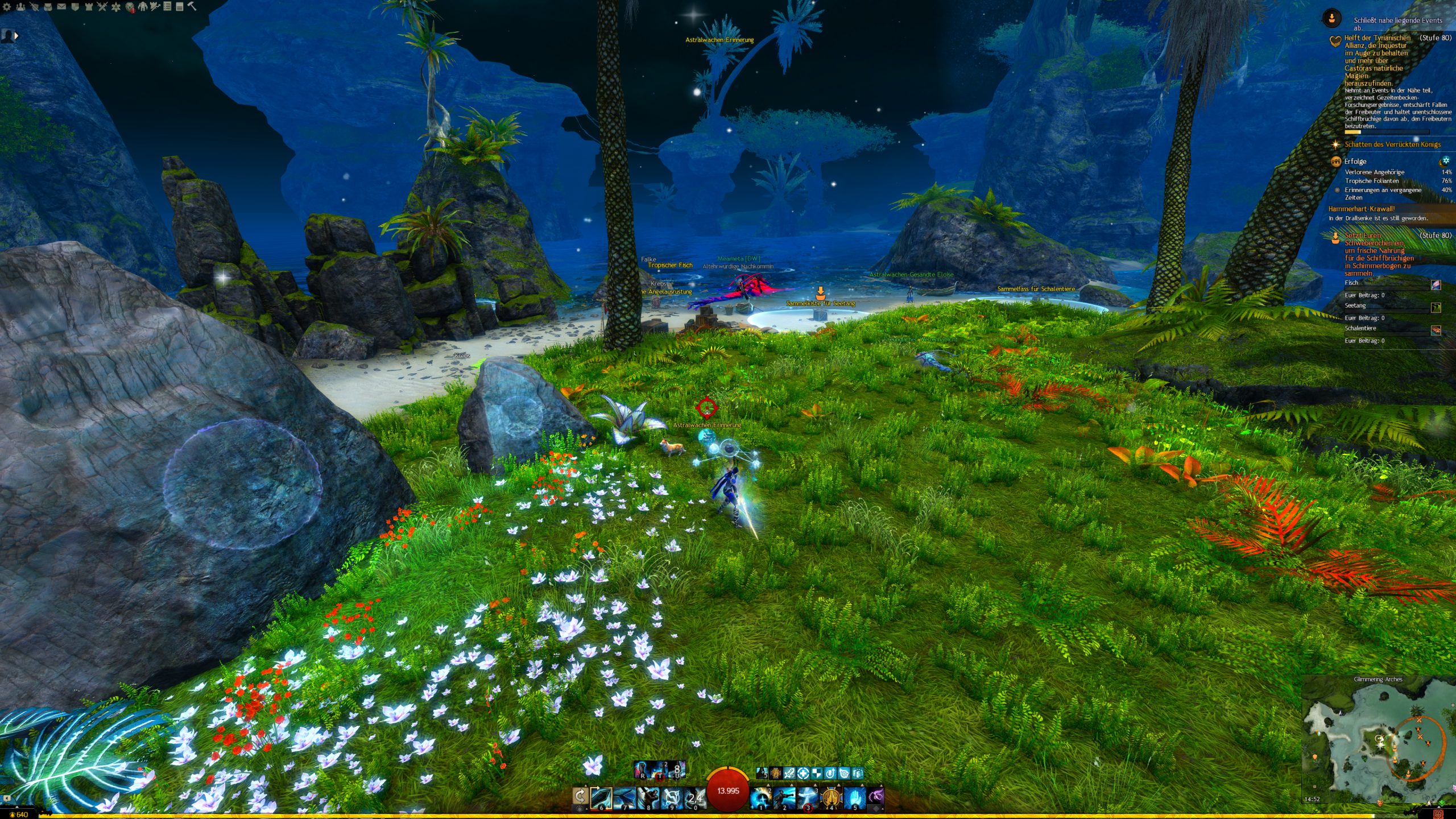Open the inventory bag icon
The width and height of the screenshot is (1456, 819).
48,7
